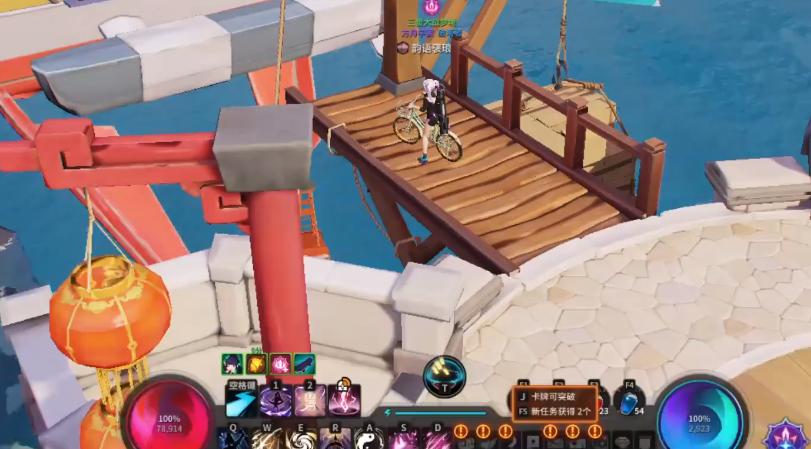The image size is (811, 449).
Task: Use the golden slash ability on key W
Action: point(266,439)
